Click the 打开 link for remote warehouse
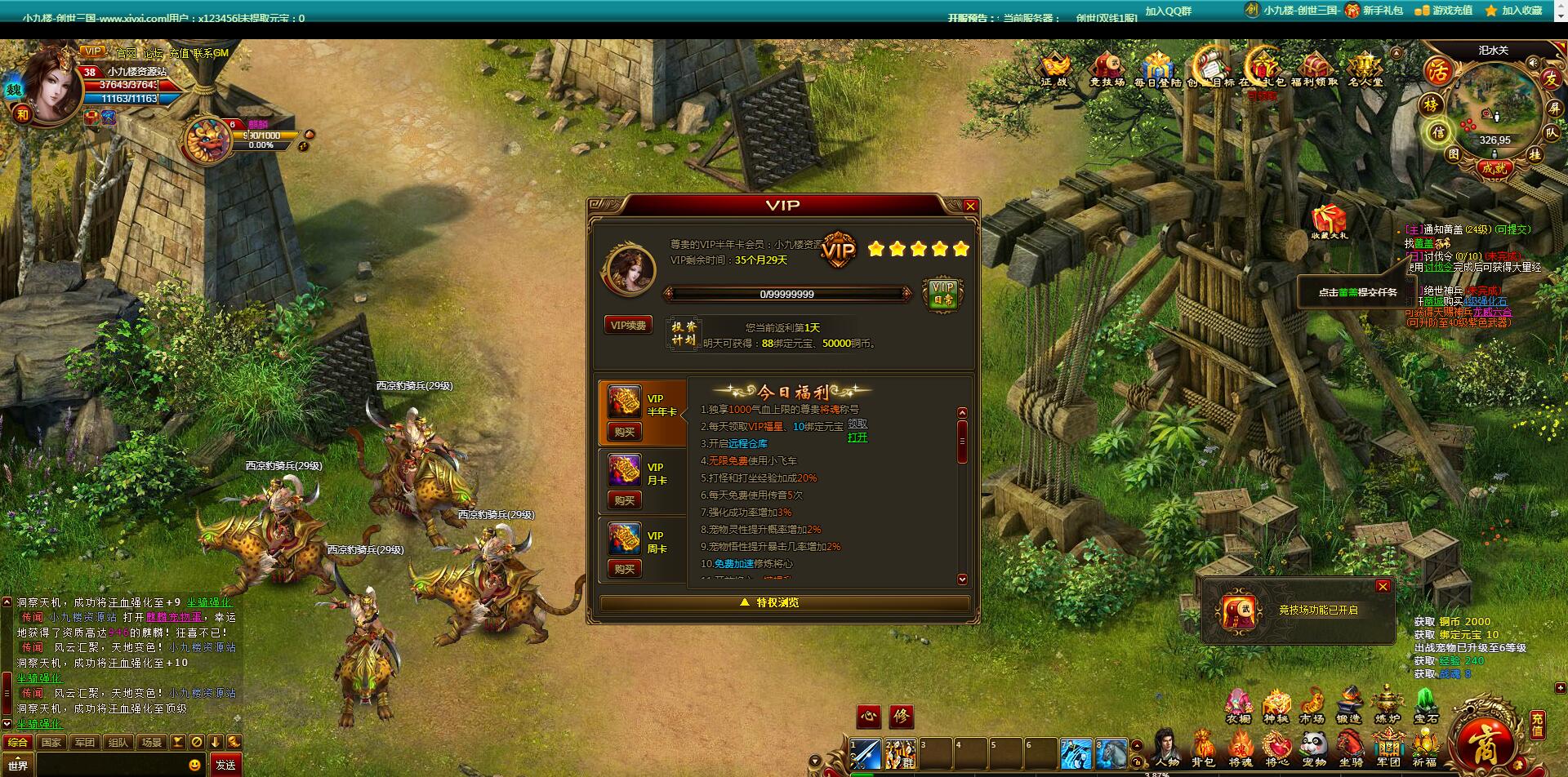This screenshot has height=777, width=1568. tap(857, 438)
